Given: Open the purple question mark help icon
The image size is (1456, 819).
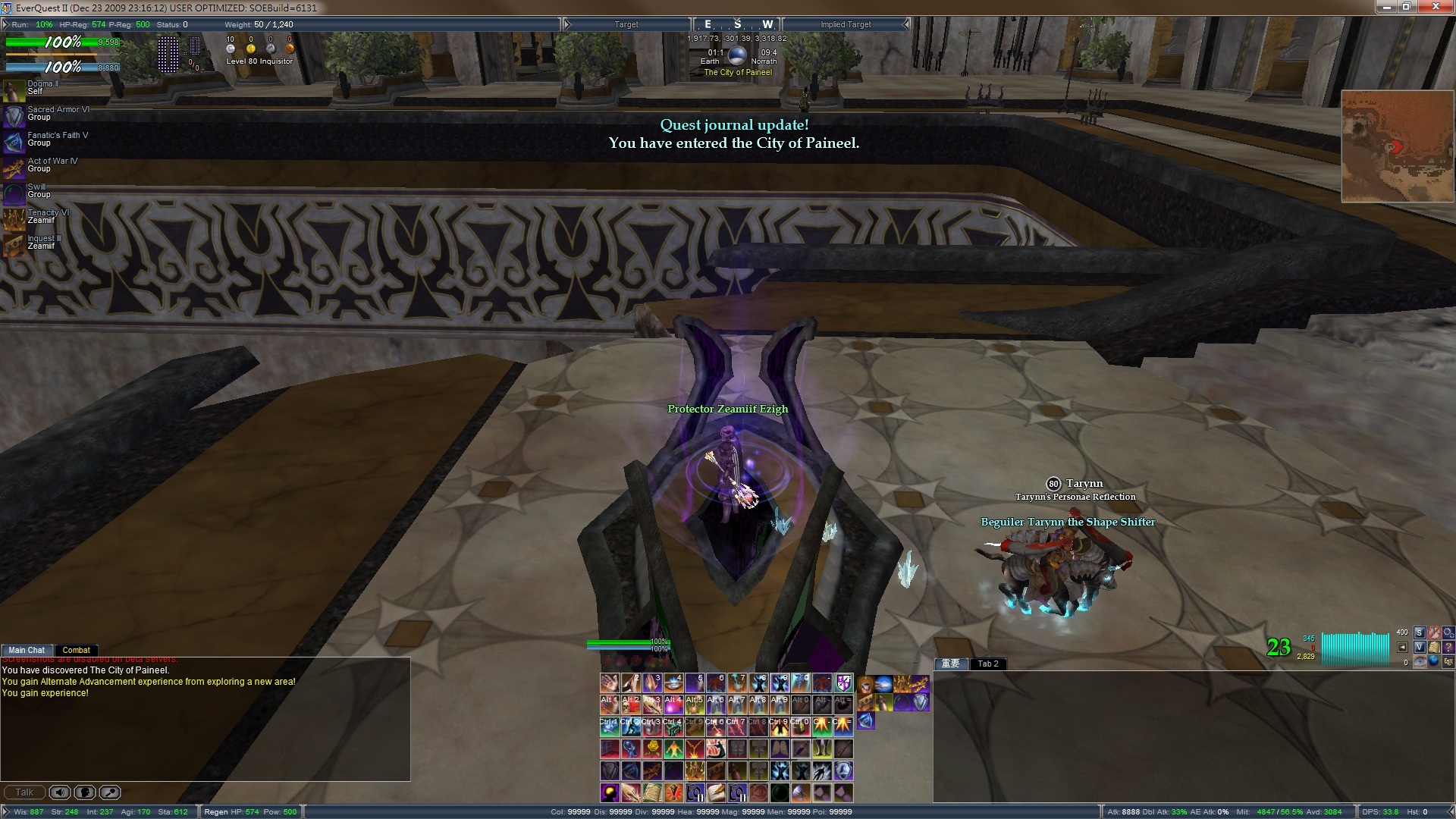Looking at the screenshot, I should point(1448,648).
